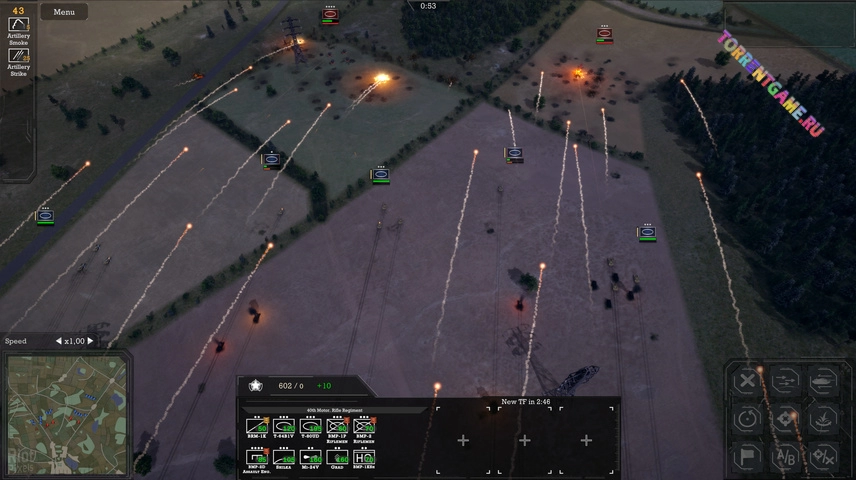
Task: Select the BRM-1K unit card
Action: pyautogui.click(x=257, y=426)
